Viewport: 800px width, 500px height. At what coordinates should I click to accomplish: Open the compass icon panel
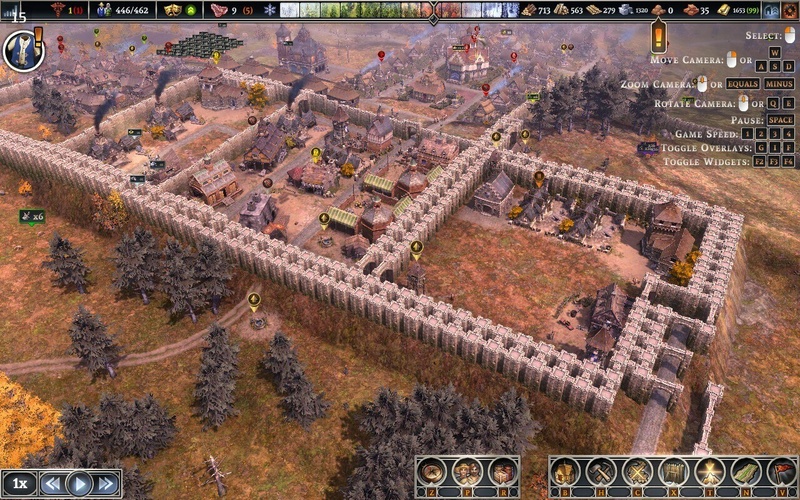(432, 471)
